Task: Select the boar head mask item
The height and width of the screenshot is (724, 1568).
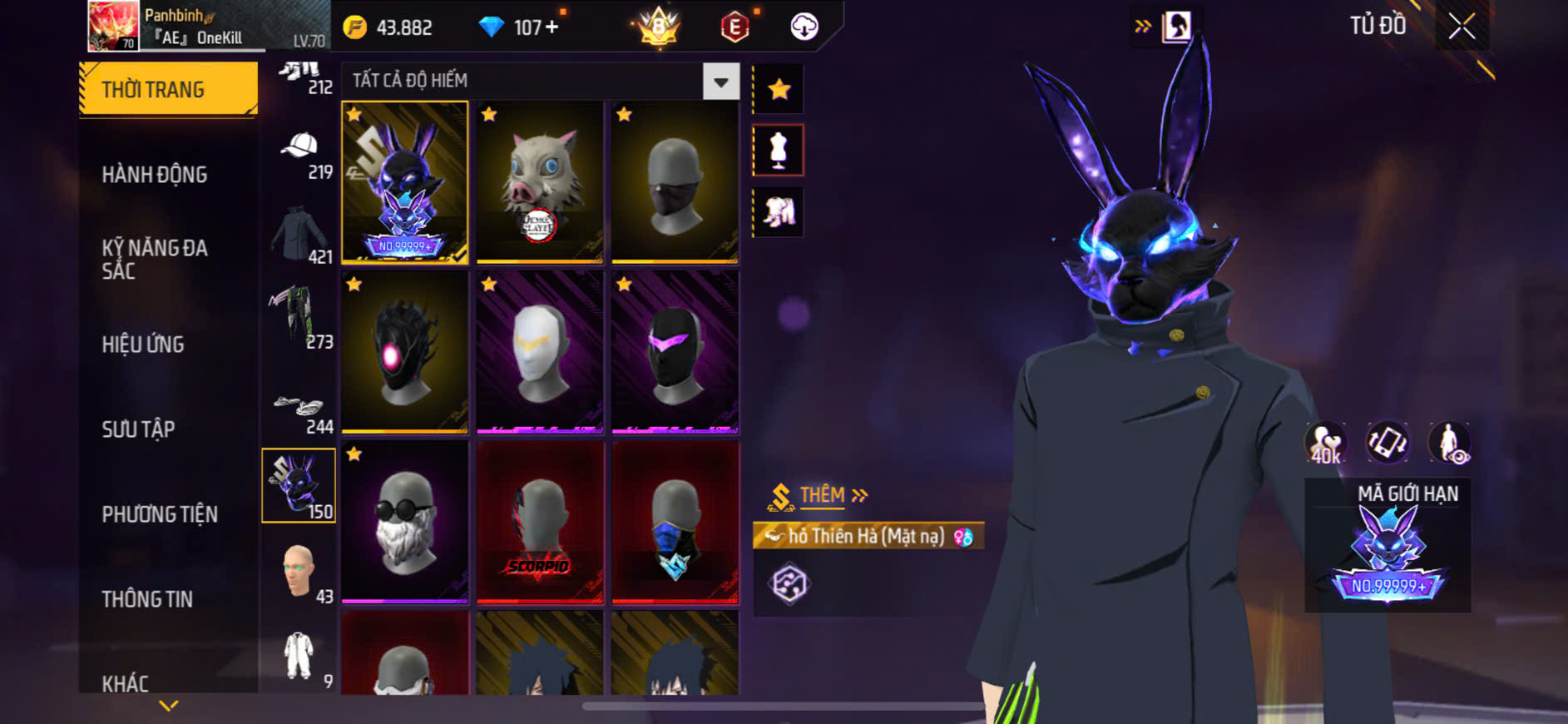Action: [539, 182]
